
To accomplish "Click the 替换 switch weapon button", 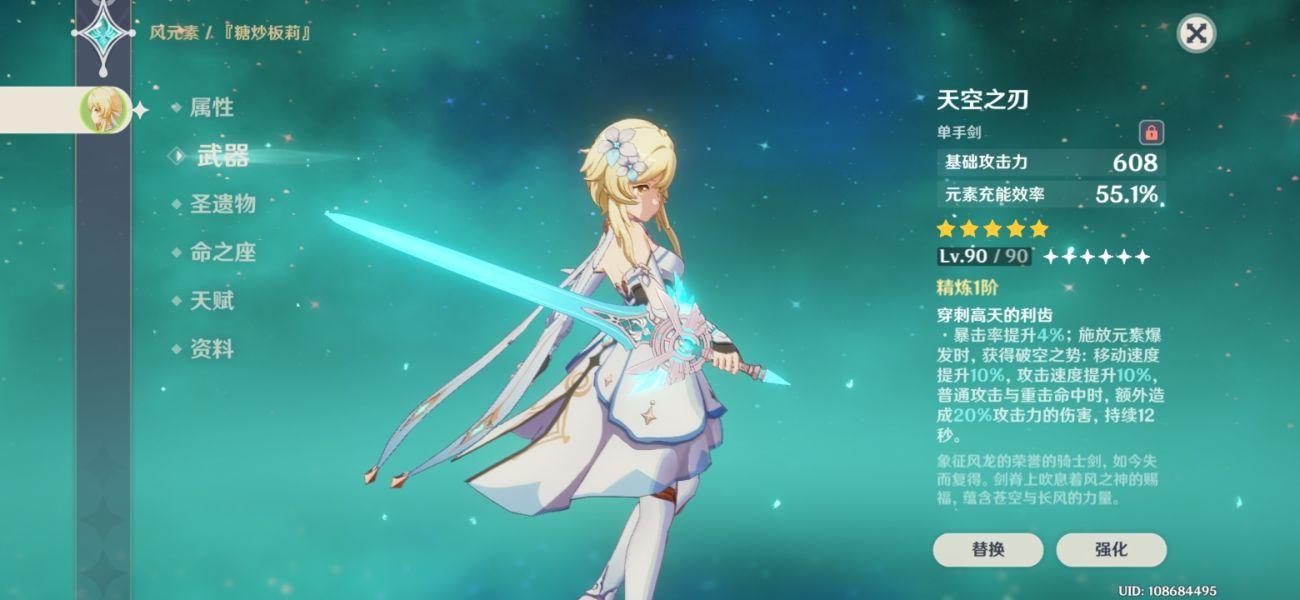I will coord(987,549).
